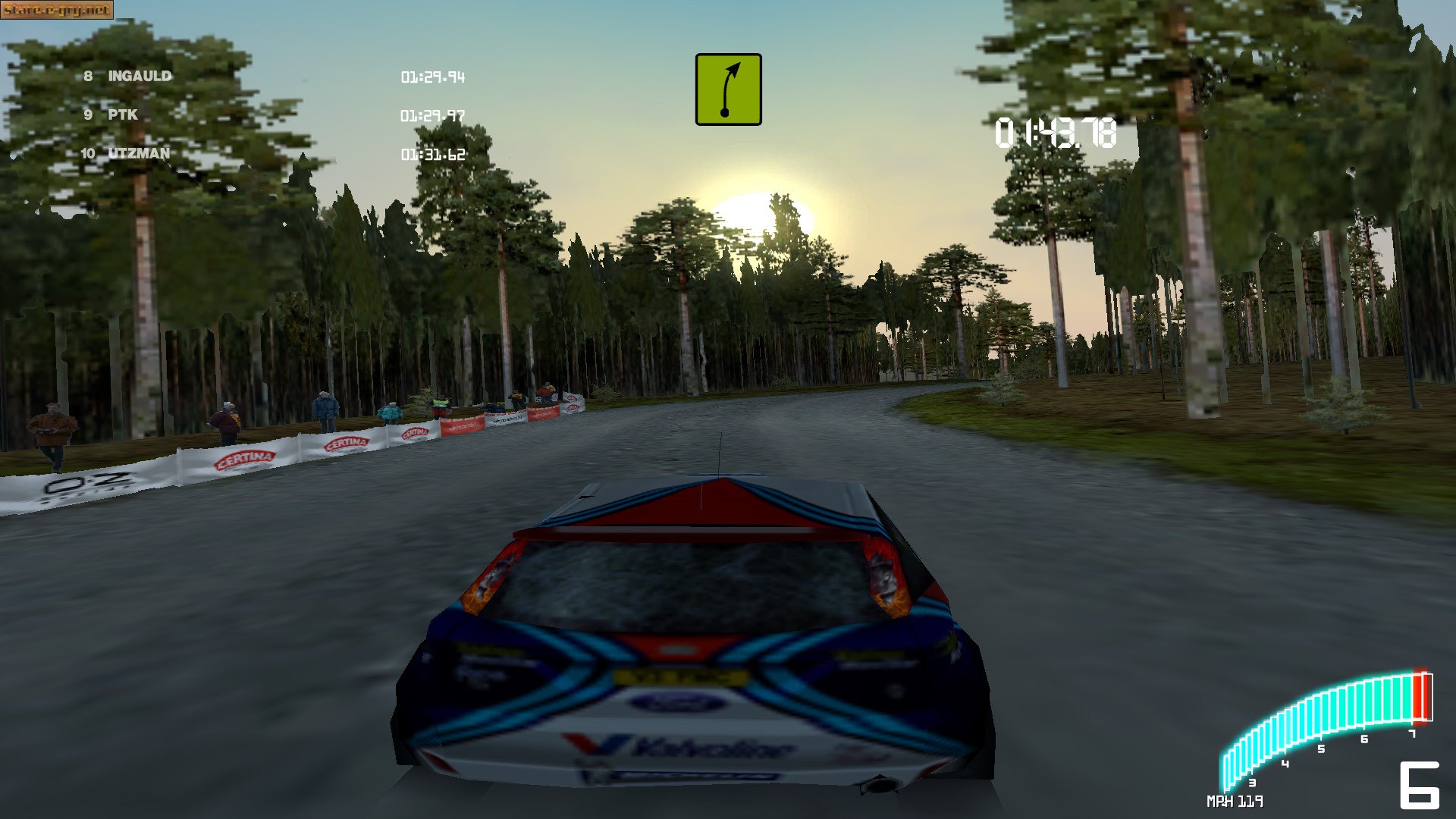Click INGAULD's time of 01:29.94

[433, 77]
